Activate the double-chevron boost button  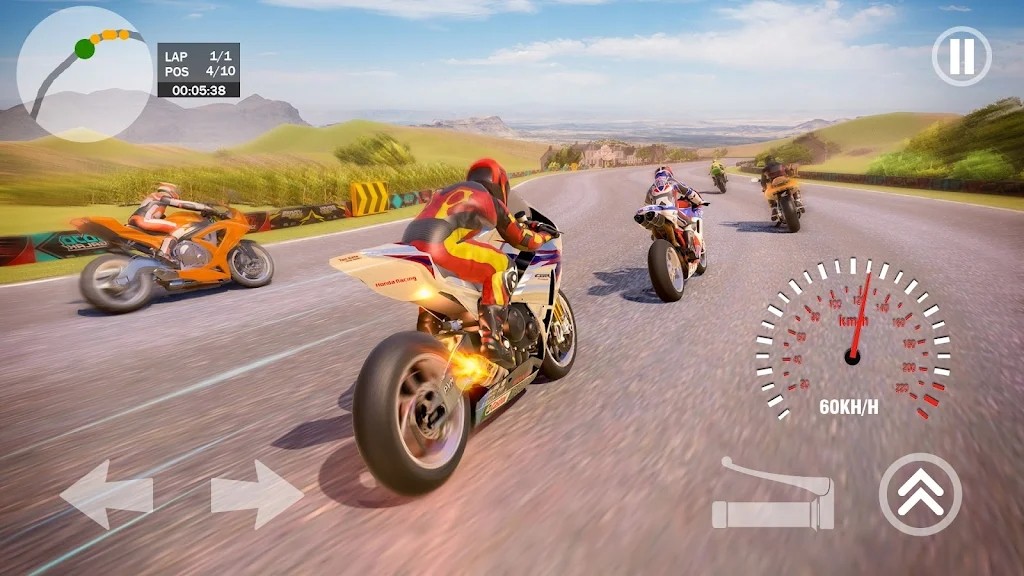[920, 494]
